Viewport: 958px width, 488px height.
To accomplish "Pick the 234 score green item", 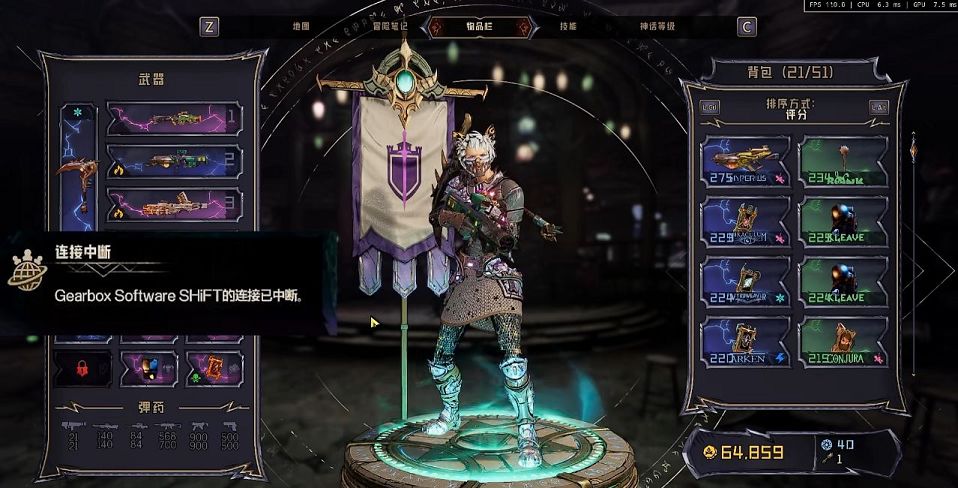I will point(844,162).
